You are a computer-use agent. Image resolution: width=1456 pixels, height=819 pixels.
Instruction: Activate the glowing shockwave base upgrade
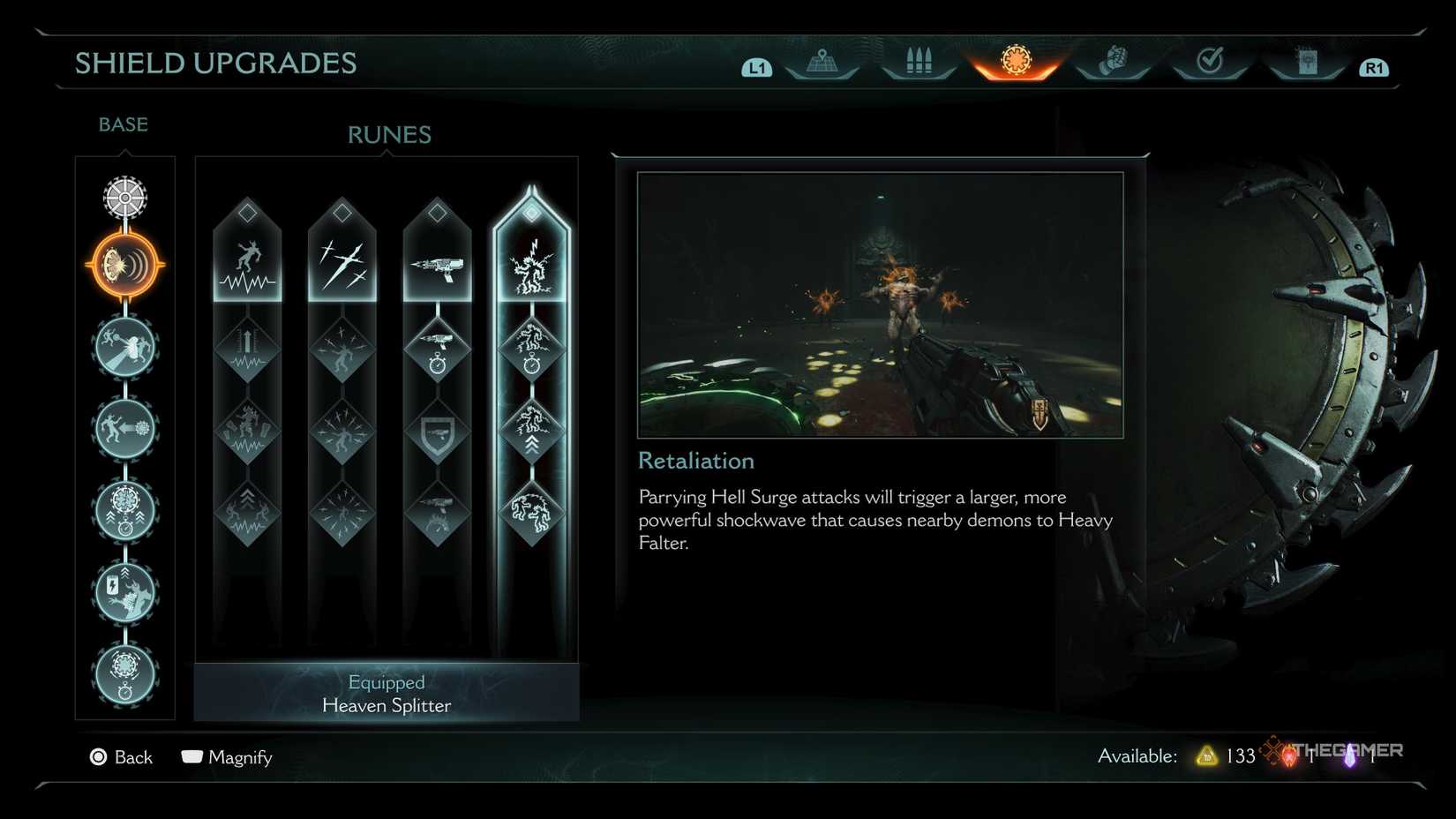[x=124, y=262]
